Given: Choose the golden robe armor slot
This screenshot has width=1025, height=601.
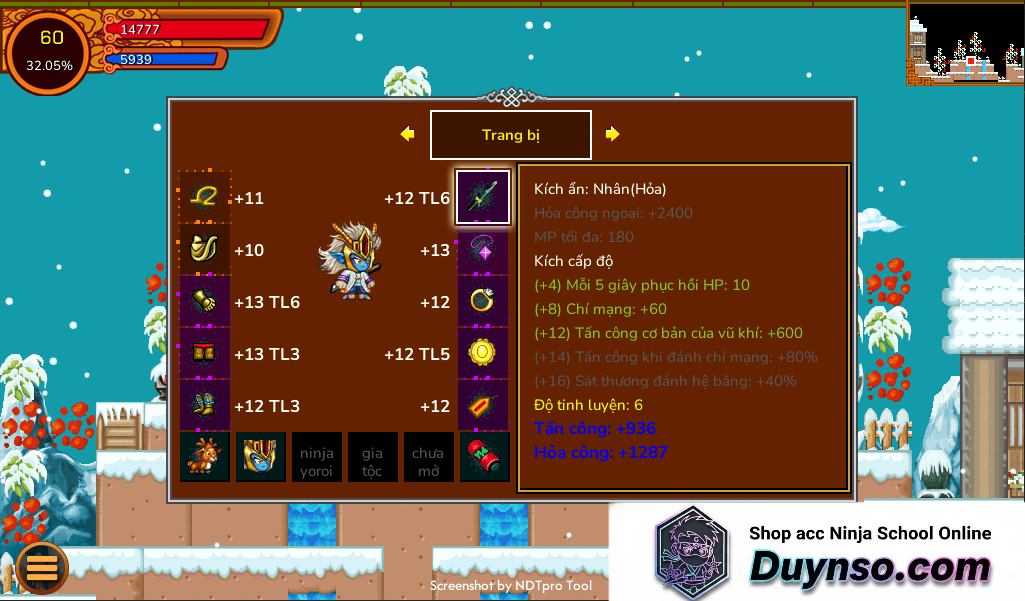Looking at the screenshot, I should (x=205, y=250).
